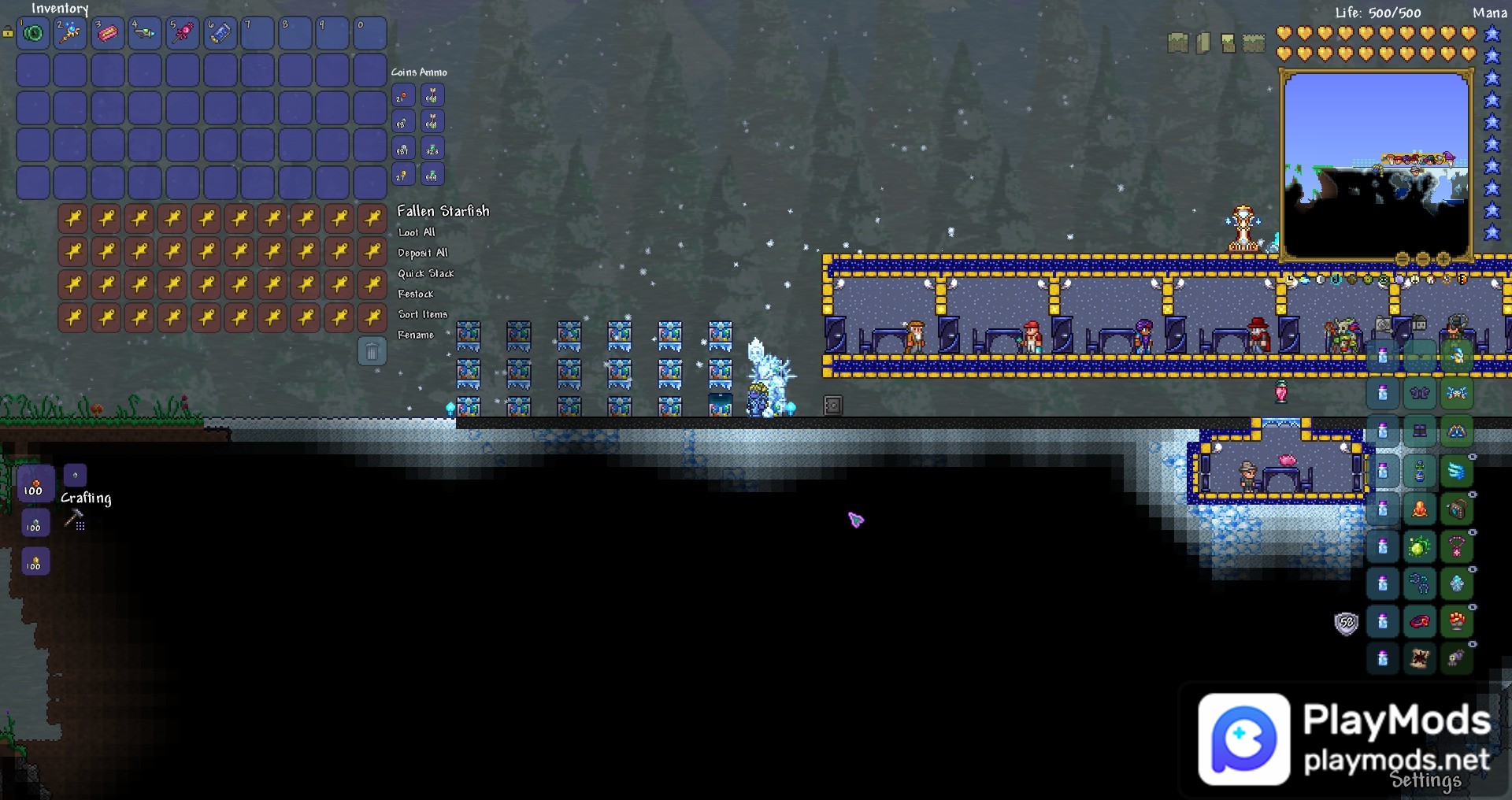Click the top potion in the right sidebar column
This screenshot has width=1512, height=800.
1383,392
